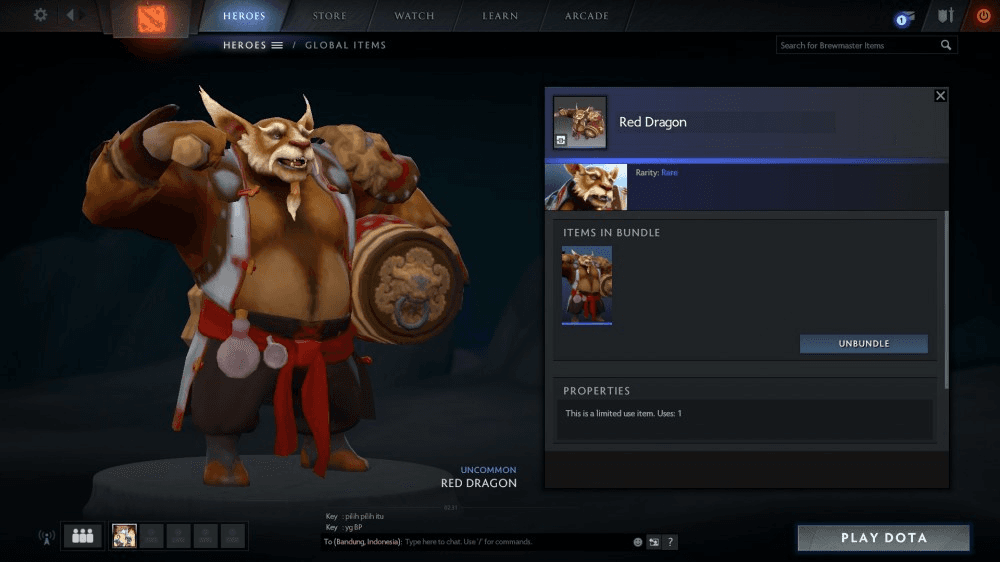Exit the game with the power button

coord(982,17)
